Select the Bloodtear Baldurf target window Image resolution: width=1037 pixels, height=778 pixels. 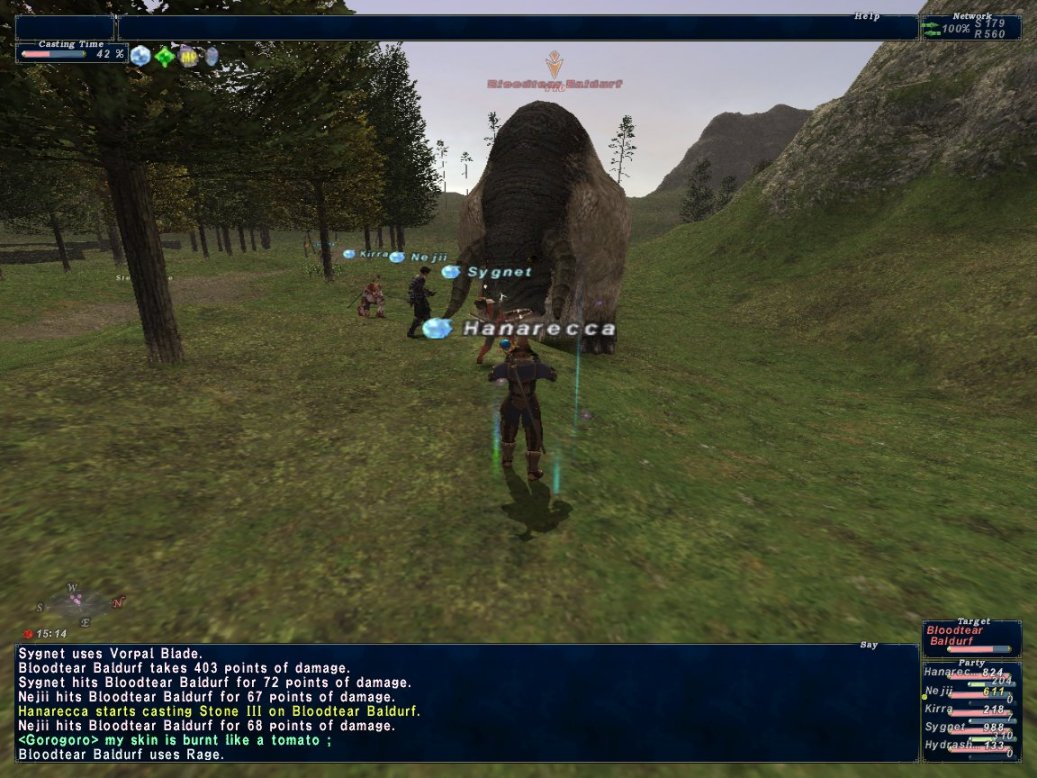(971, 637)
